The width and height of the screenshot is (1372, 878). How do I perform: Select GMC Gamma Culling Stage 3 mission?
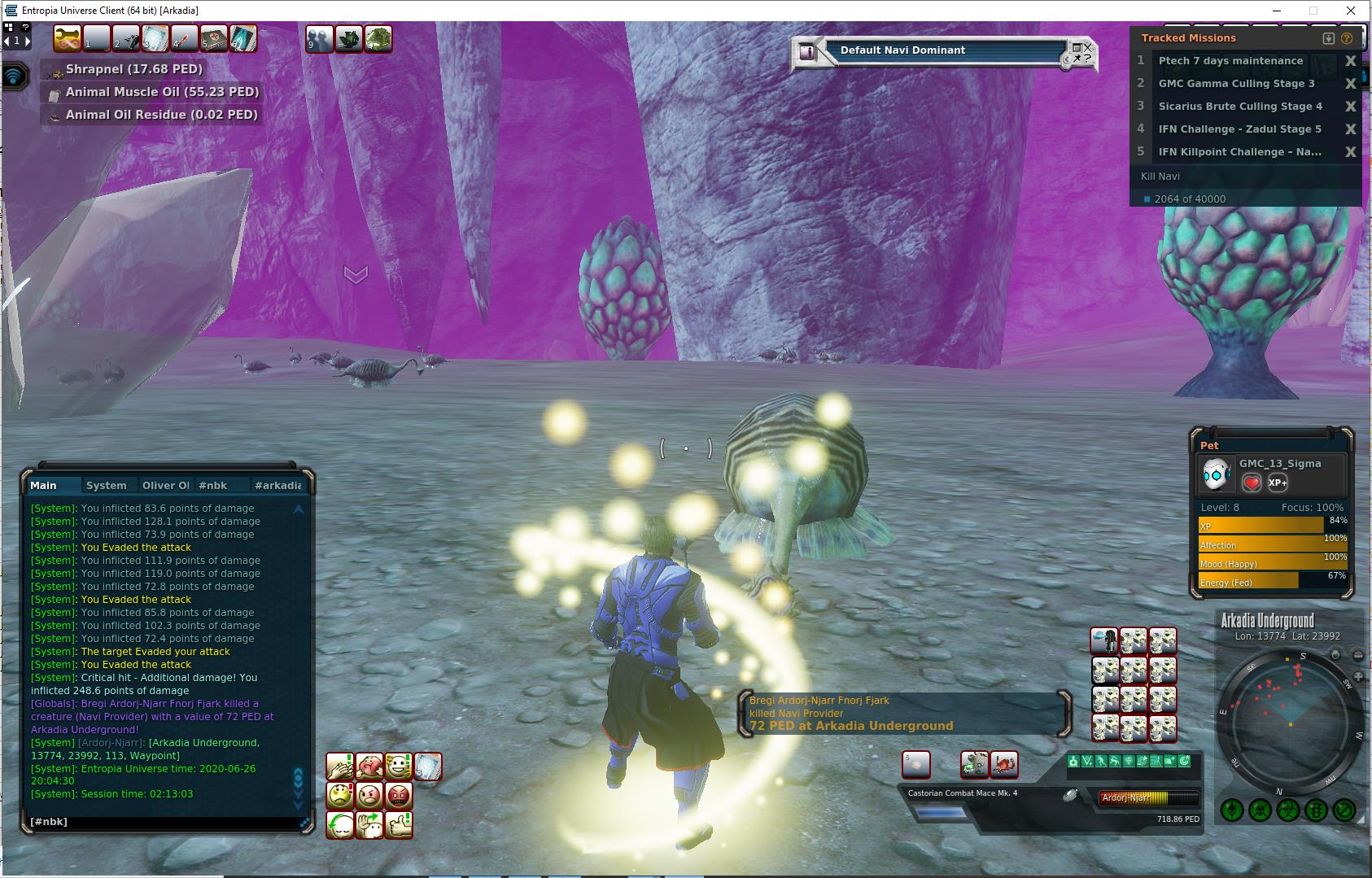1236,84
